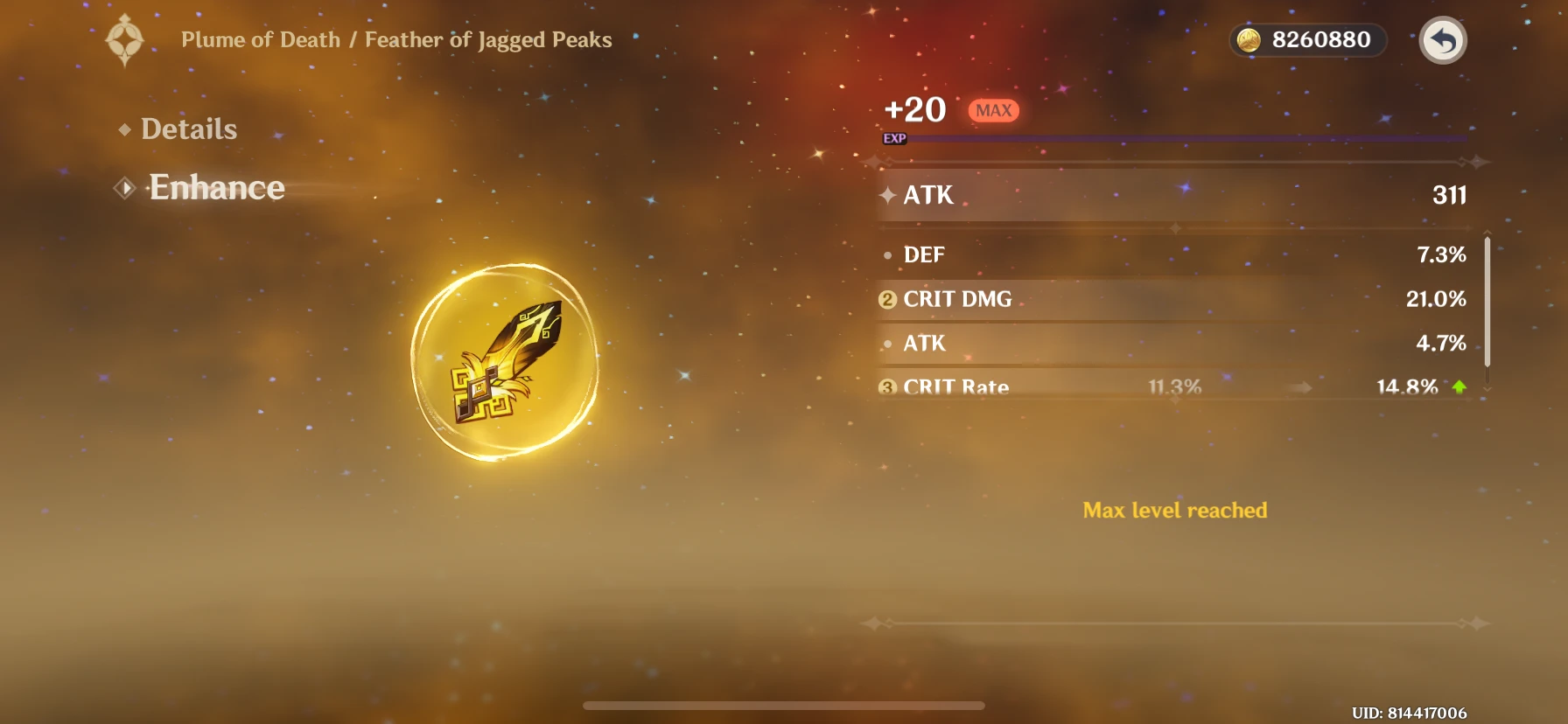The image size is (1568, 724).
Task: Click the bottom page indicator bar
Action: (785, 705)
